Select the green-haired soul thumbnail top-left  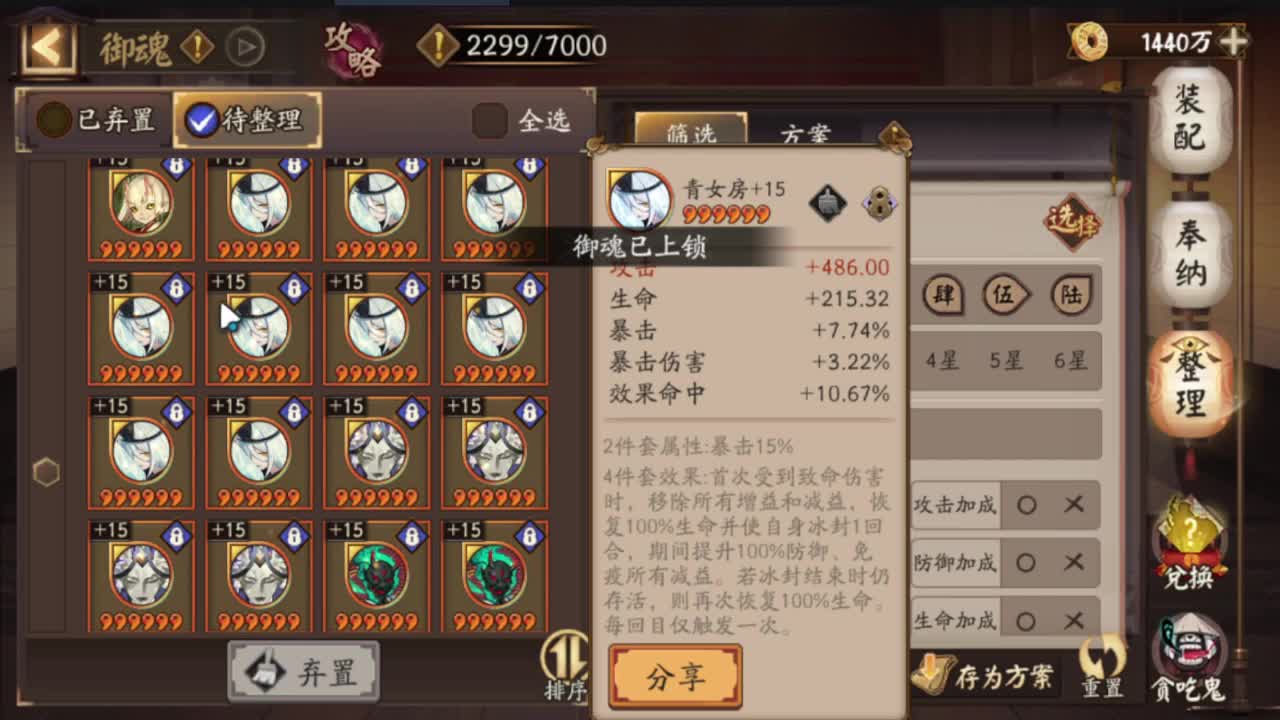point(141,202)
